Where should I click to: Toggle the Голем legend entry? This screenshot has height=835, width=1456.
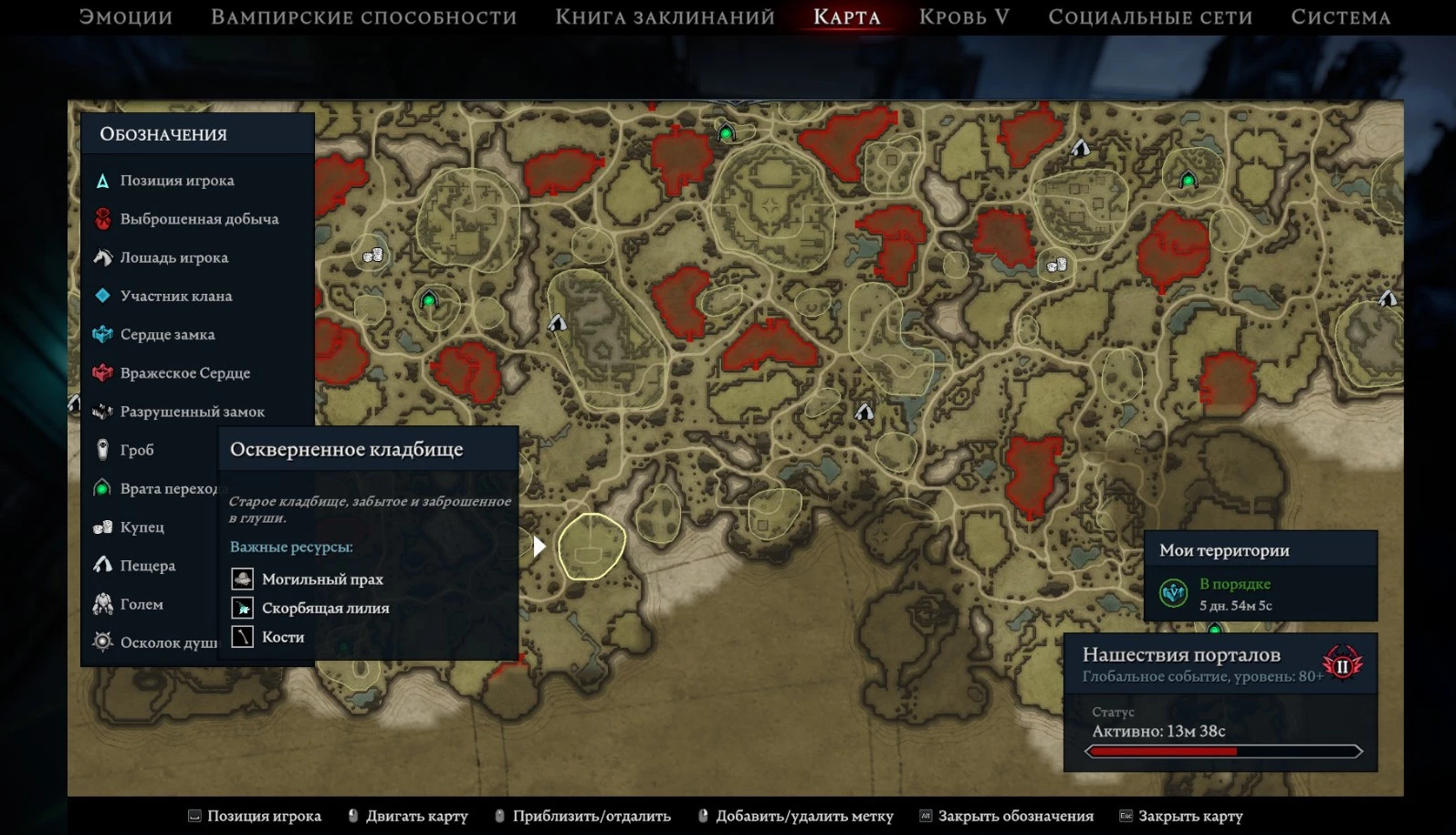[x=141, y=604]
